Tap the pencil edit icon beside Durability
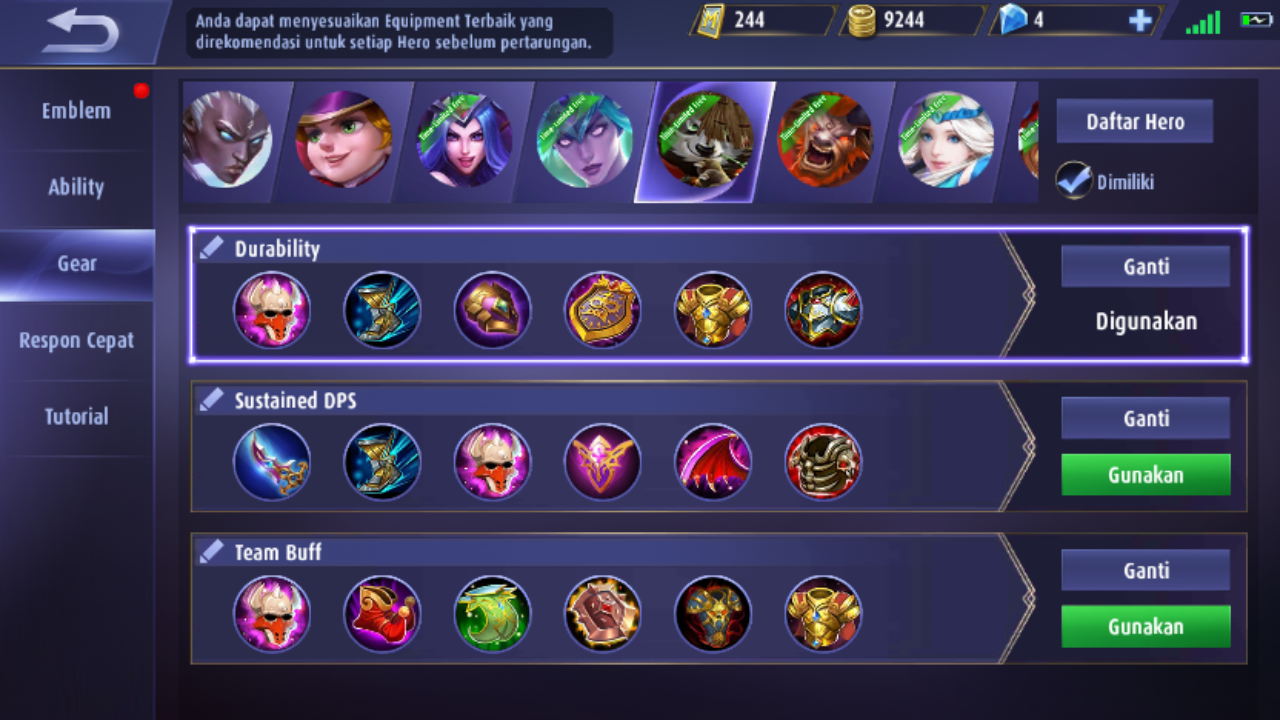The height and width of the screenshot is (720, 1280). [x=211, y=246]
